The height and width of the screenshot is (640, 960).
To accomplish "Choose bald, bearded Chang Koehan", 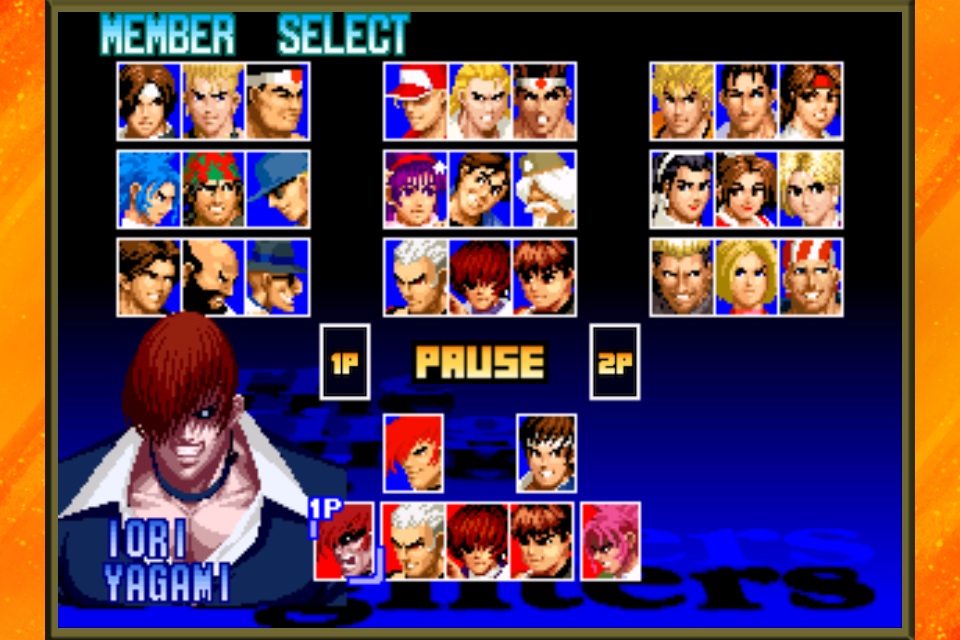I will [x=213, y=277].
